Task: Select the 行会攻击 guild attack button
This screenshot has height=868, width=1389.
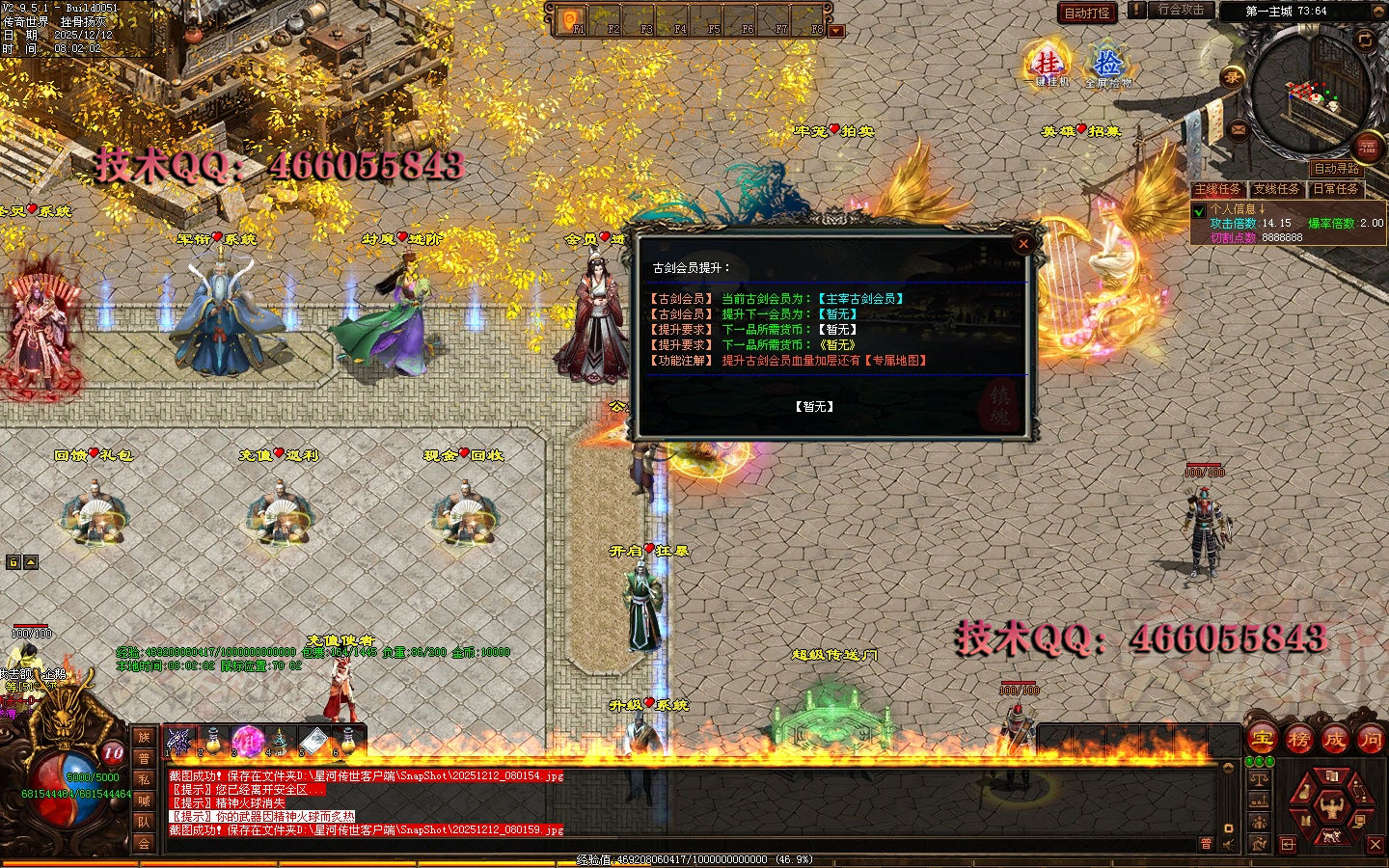Action: tap(1181, 11)
